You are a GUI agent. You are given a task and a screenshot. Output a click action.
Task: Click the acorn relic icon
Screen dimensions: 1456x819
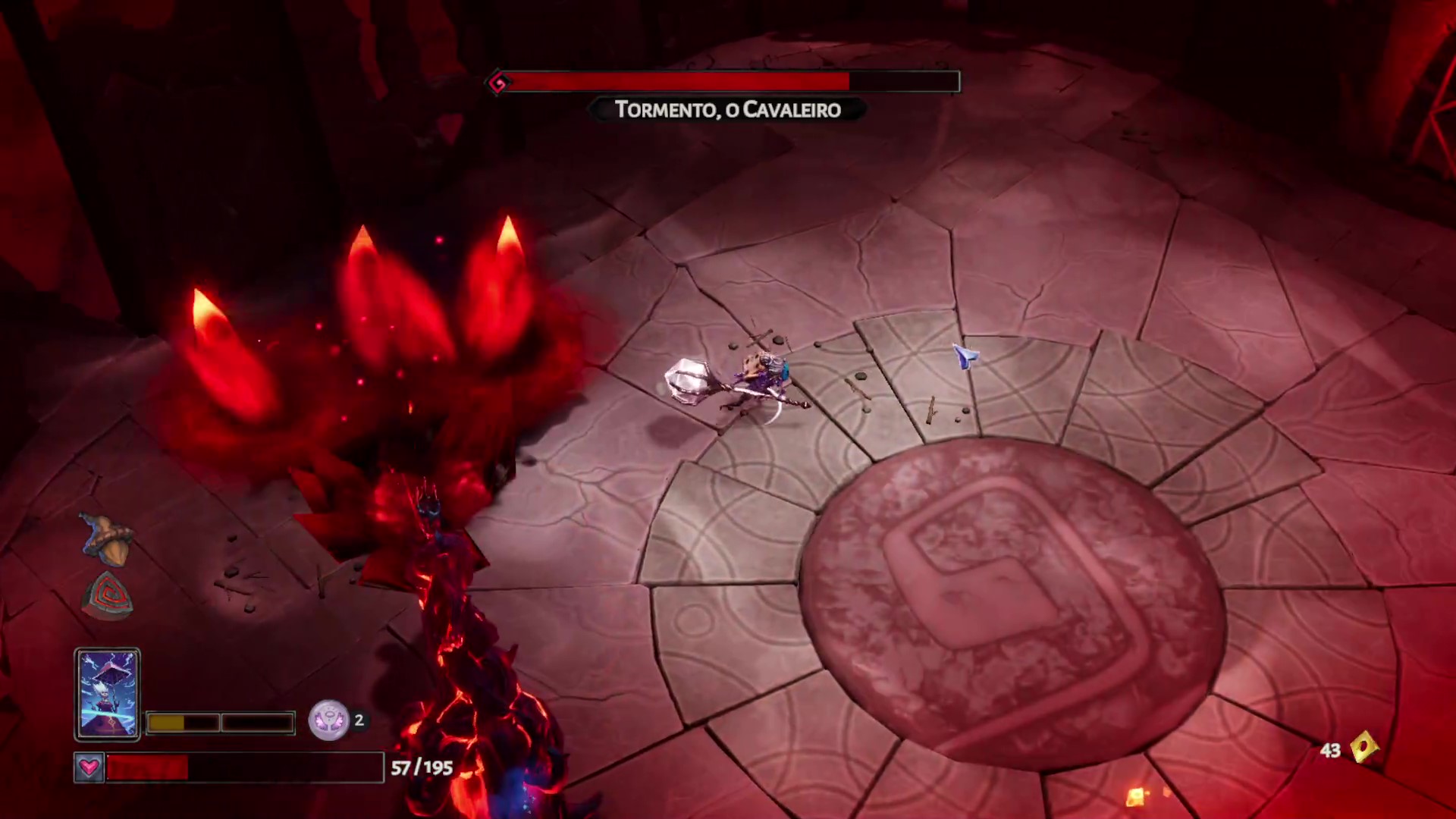click(x=107, y=540)
